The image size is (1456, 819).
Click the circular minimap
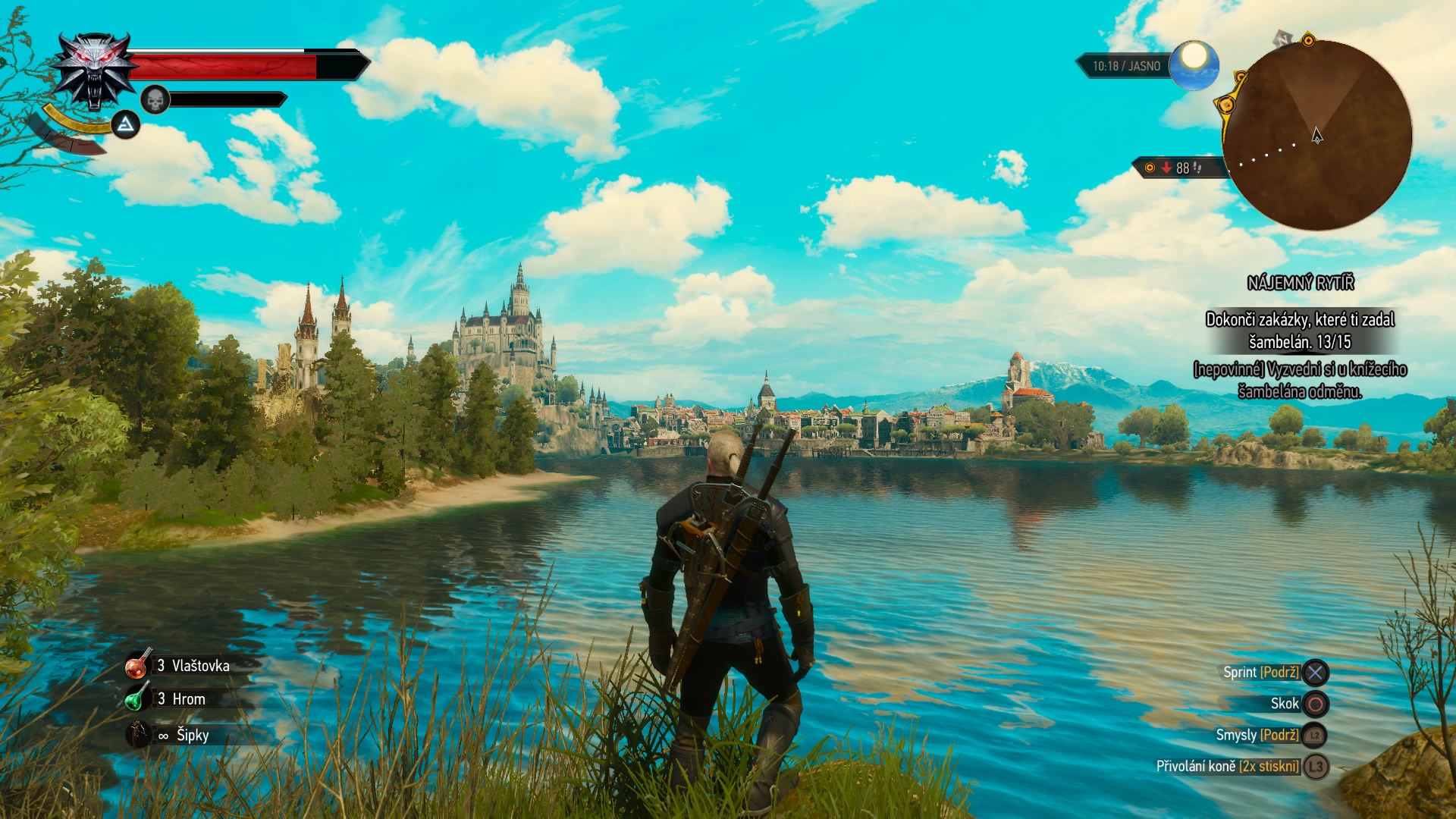point(1317,136)
